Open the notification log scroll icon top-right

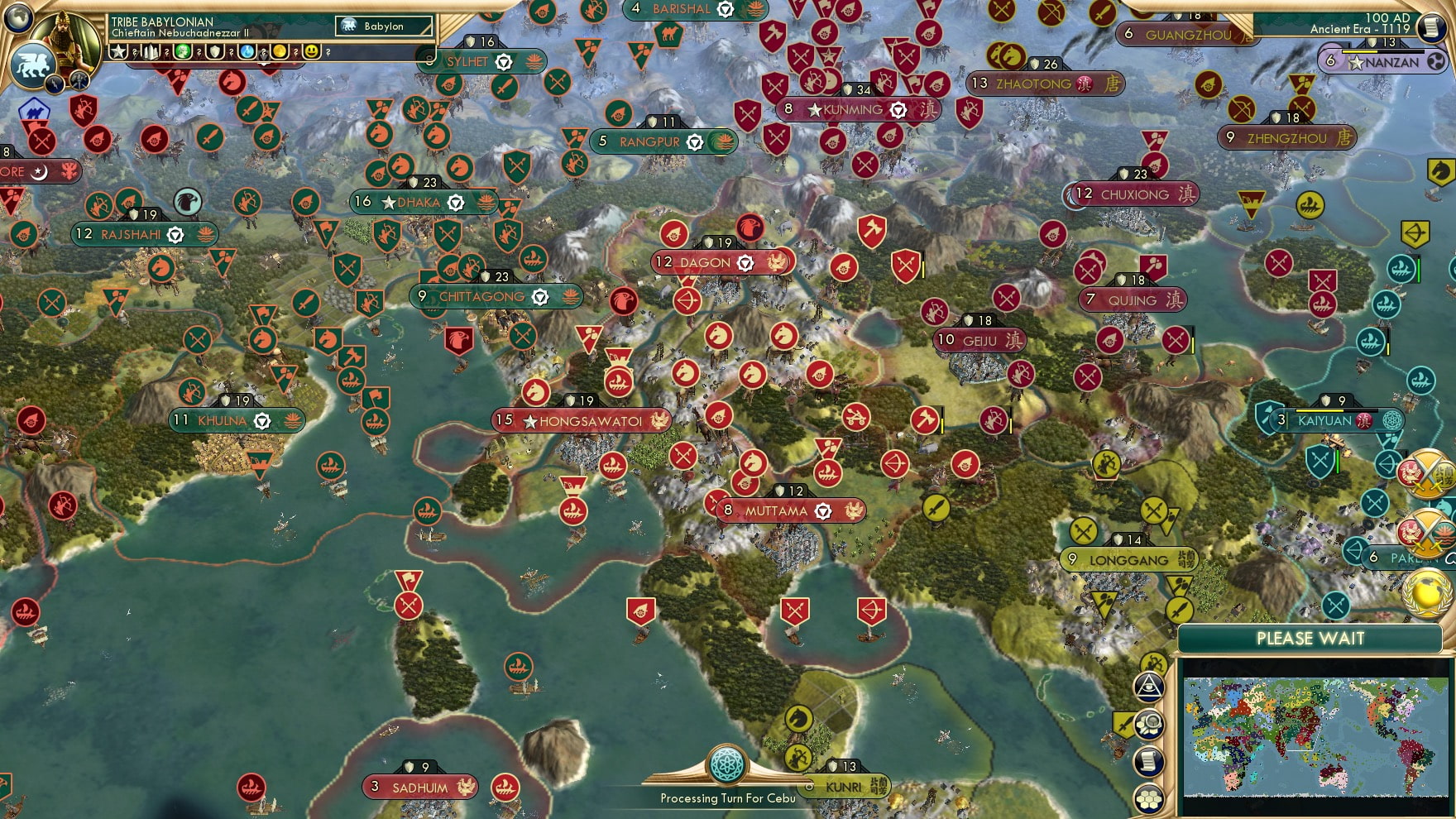click(x=1432, y=28)
